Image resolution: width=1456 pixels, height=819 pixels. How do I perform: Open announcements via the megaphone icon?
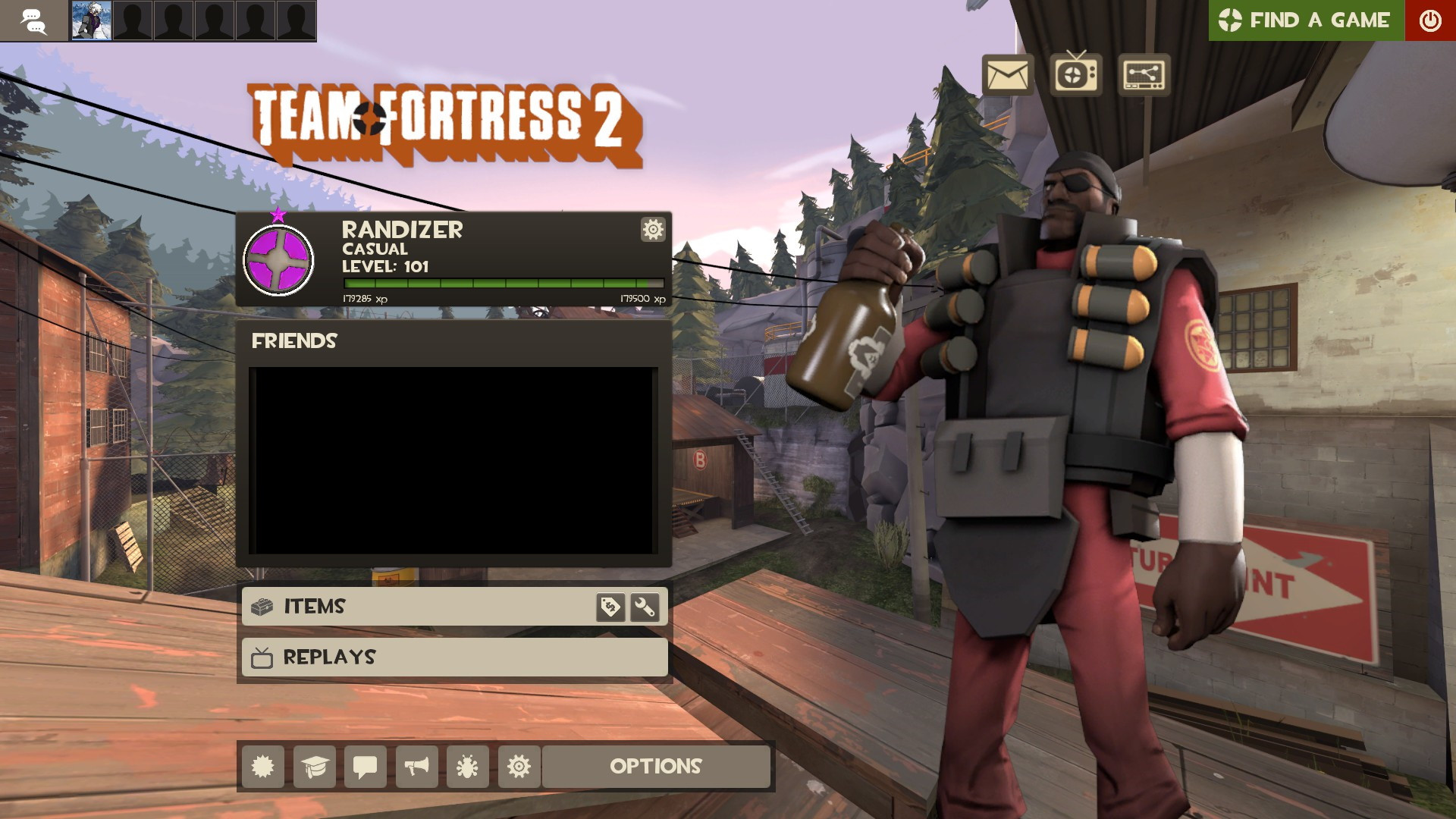tap(416, 767)
